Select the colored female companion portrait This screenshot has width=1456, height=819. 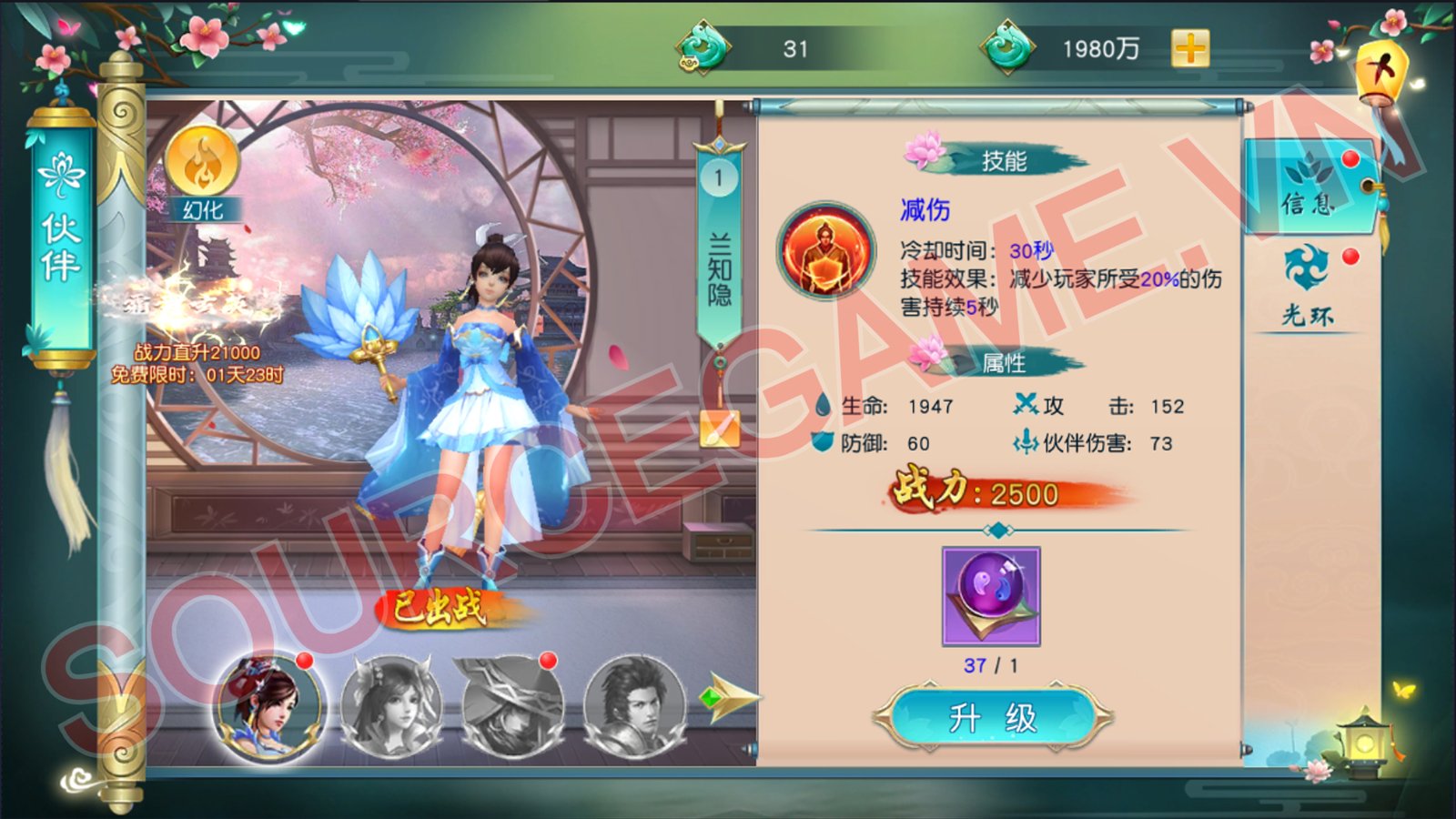268,706
